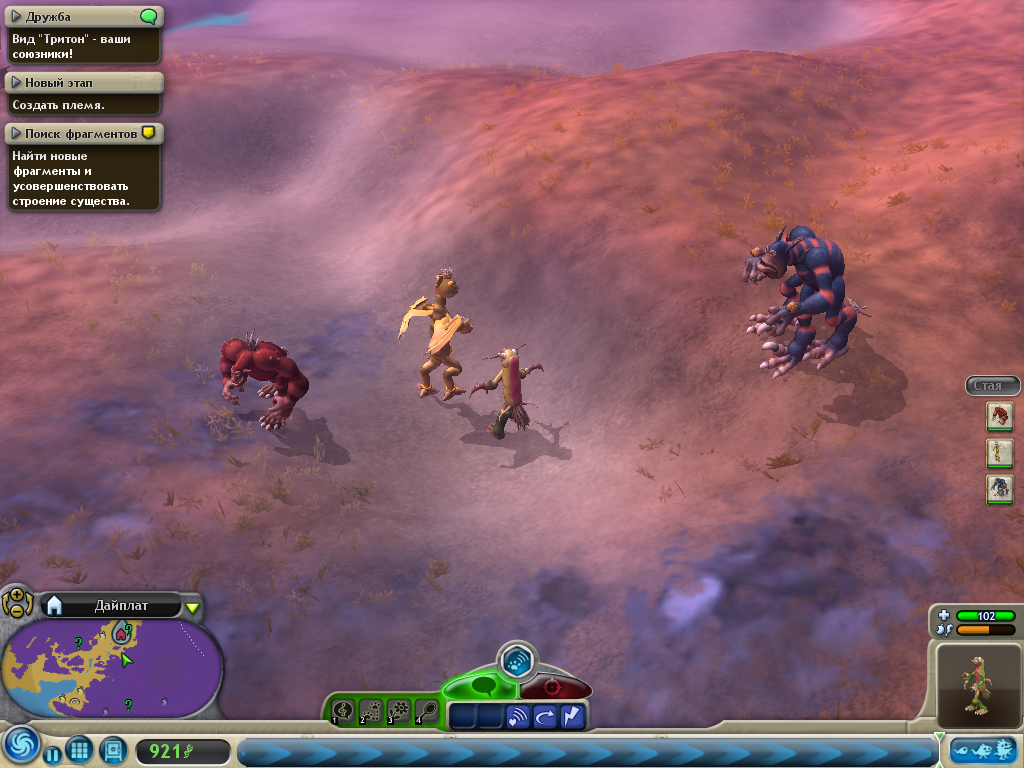Pause the game
1024x768 pixels.
[x=50, y=751]
